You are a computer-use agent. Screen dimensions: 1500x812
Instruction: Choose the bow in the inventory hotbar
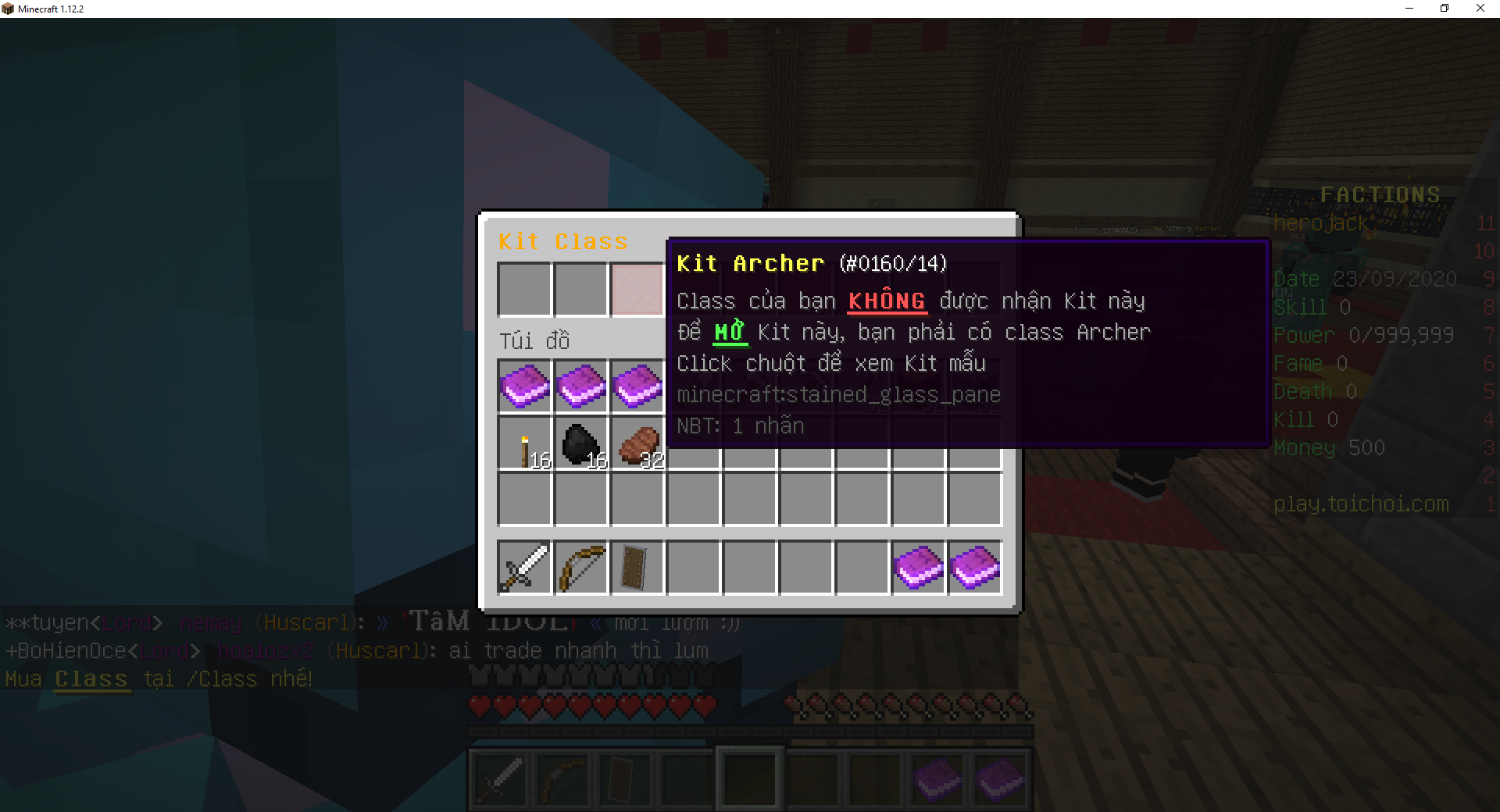click(x=581, y=568)
